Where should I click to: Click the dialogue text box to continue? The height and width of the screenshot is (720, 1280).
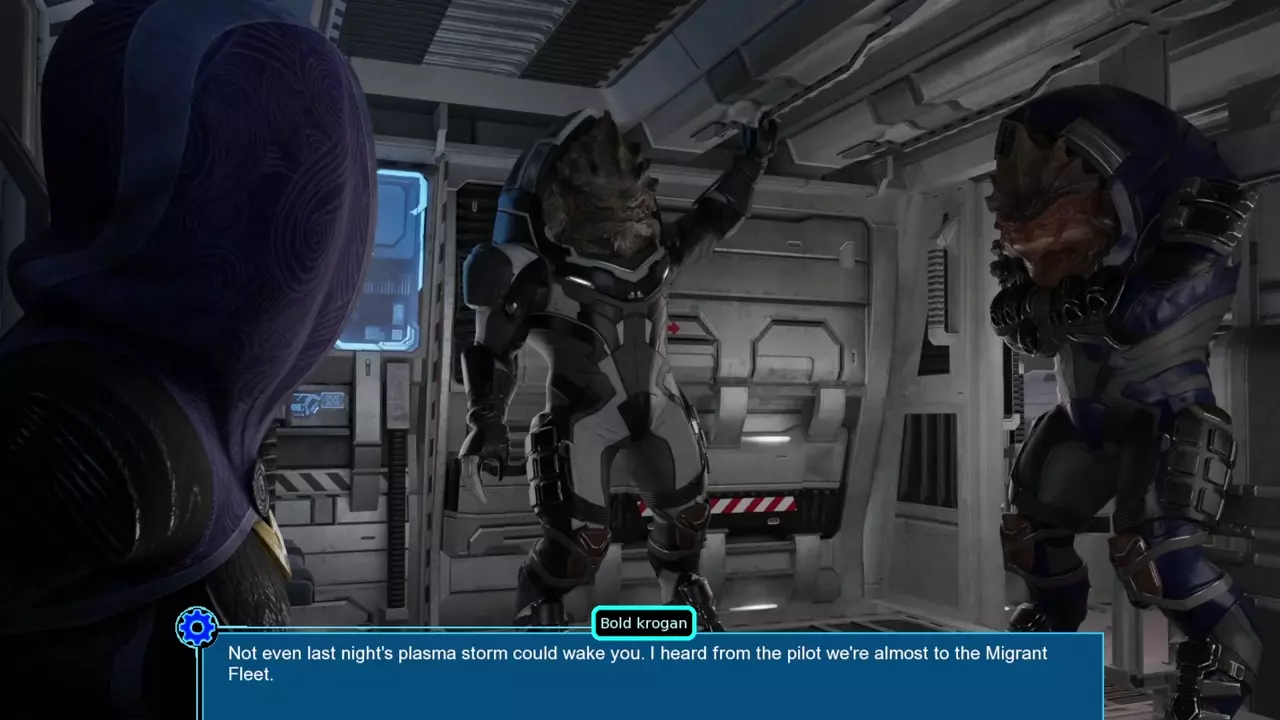652,675
